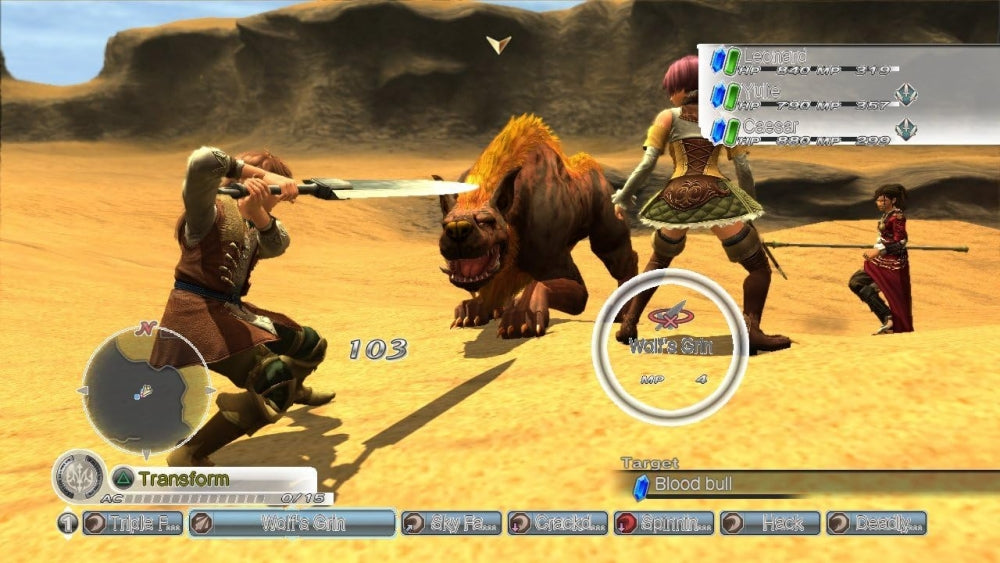Choose the Deadly... skill slot
Viewport: 1000px width, 563px height.
[875, 523]
